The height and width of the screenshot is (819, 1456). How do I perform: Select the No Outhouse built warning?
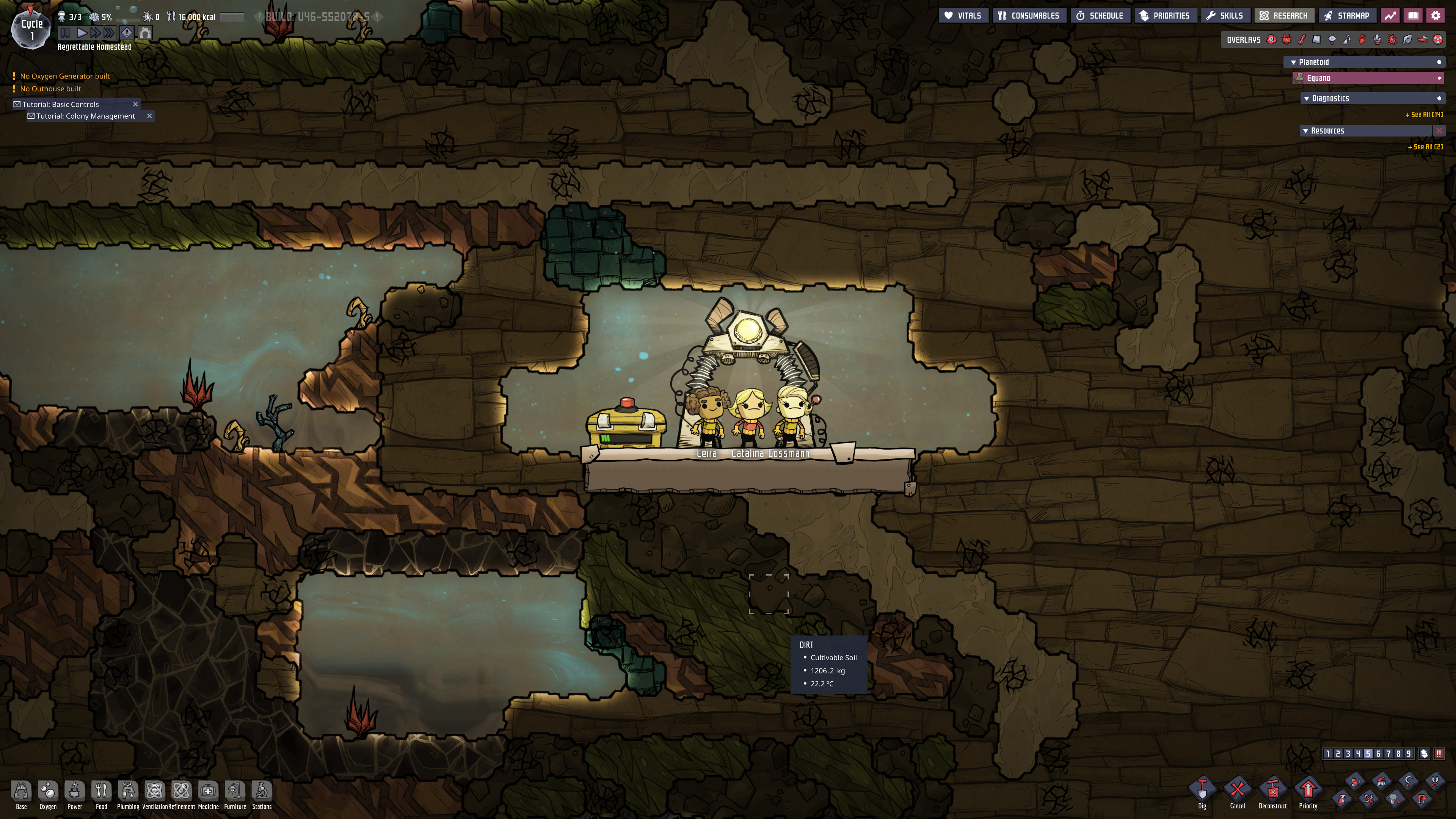pos(51,89)
